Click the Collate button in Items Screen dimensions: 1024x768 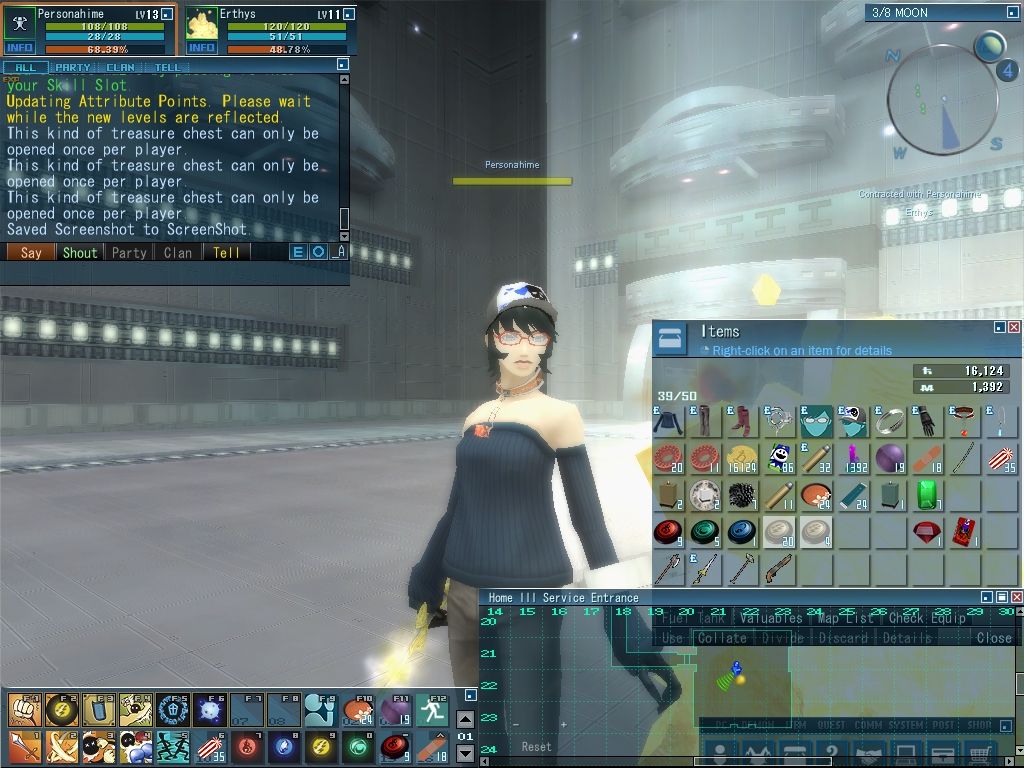tap(722, 638)
